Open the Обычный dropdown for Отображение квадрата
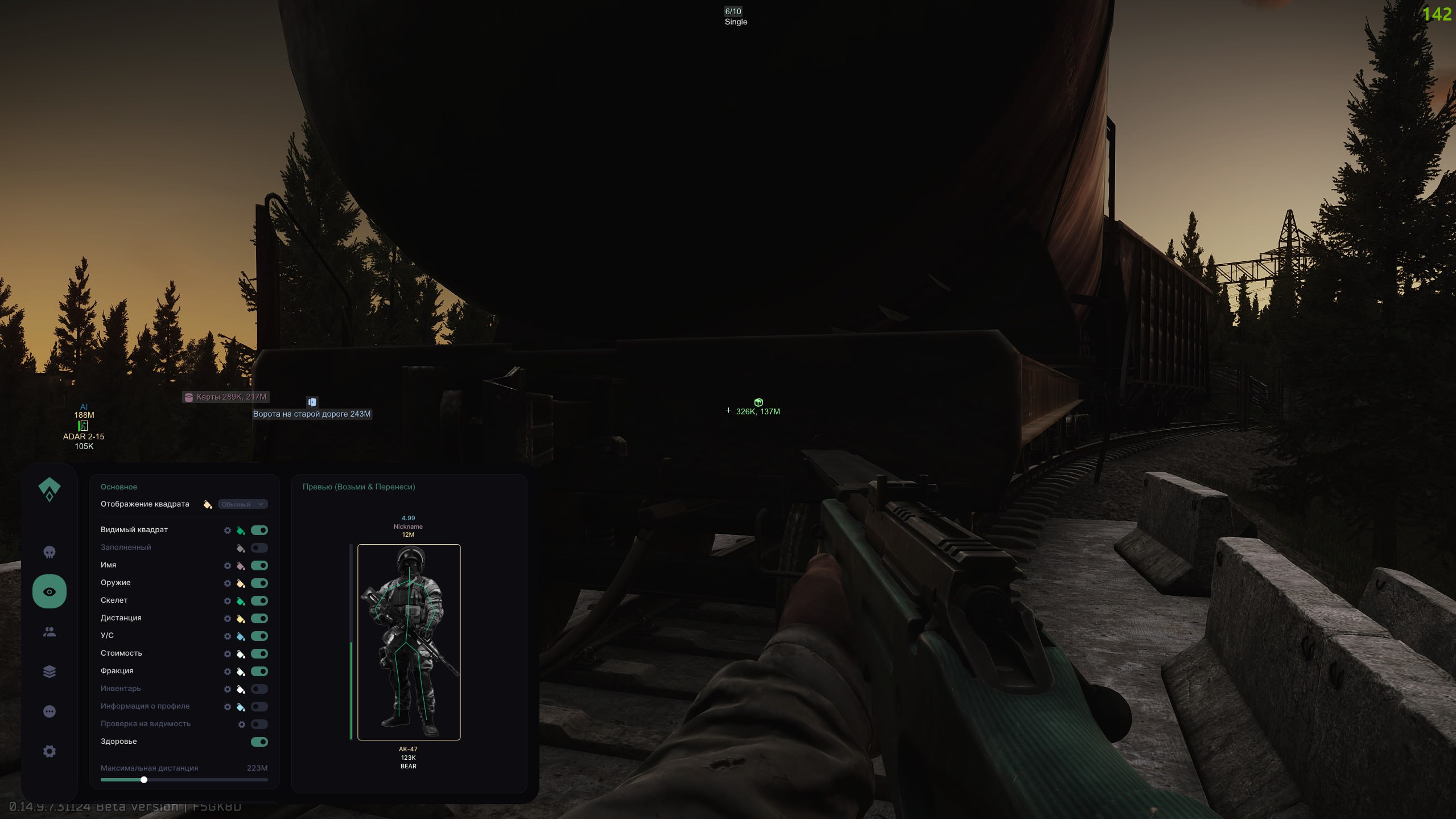Screen dimensions: 1456x819 [243, 504]
